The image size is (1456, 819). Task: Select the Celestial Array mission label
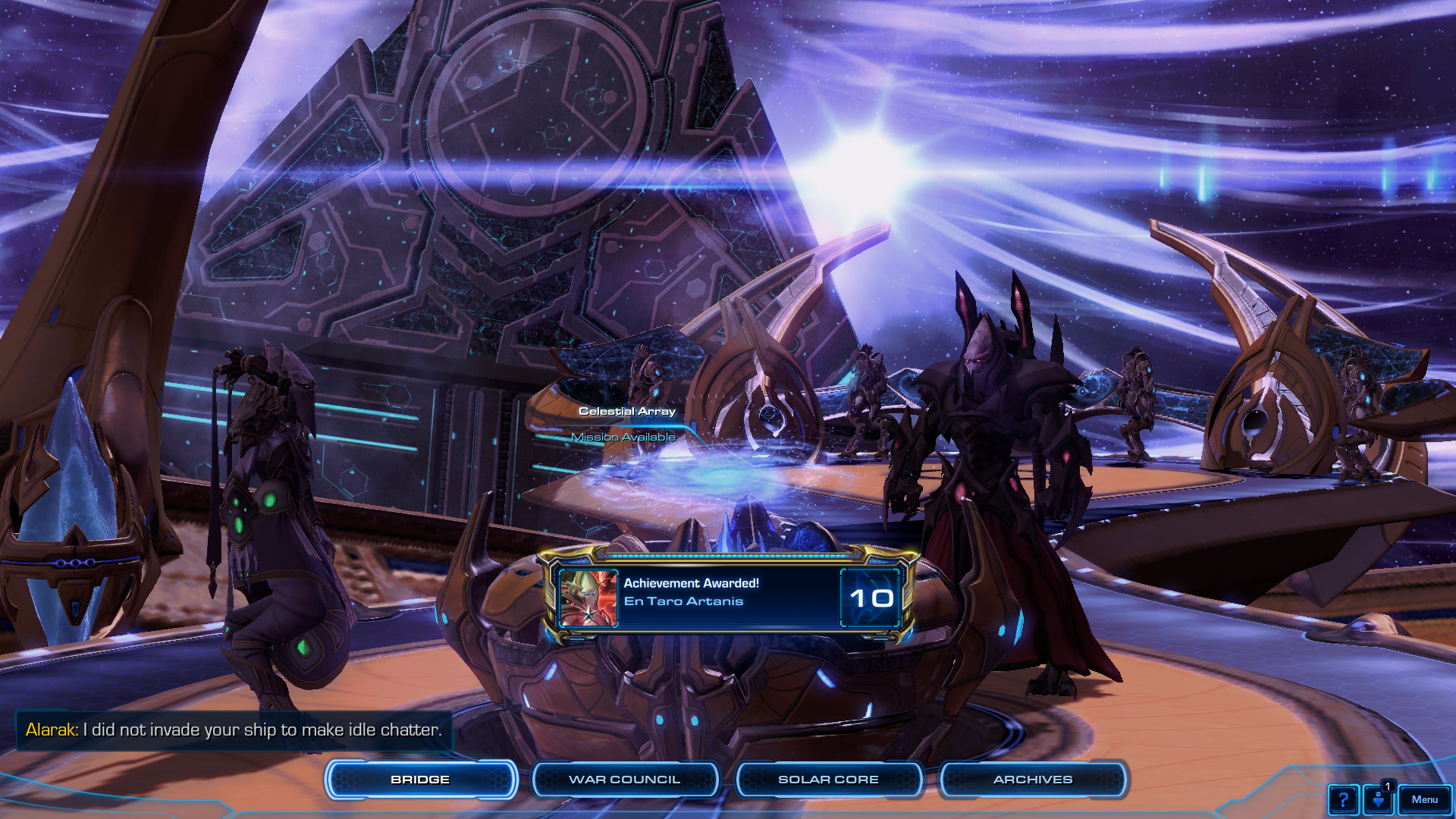click(x=626, y=412)
